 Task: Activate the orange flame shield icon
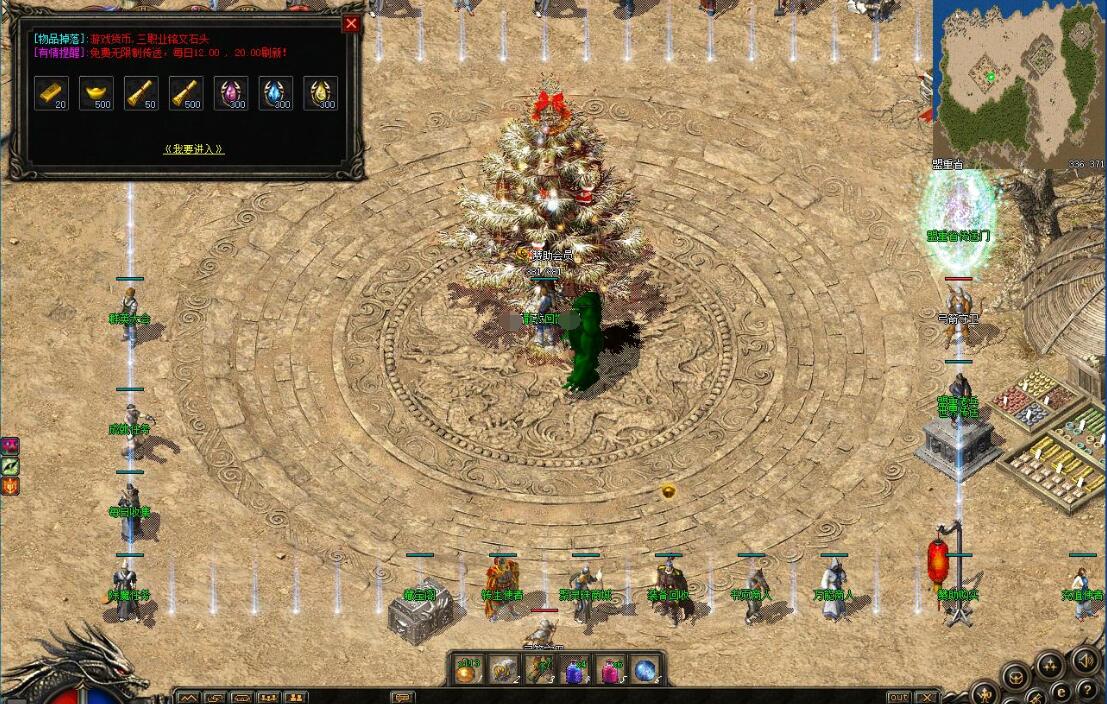(x=10, y=487)
